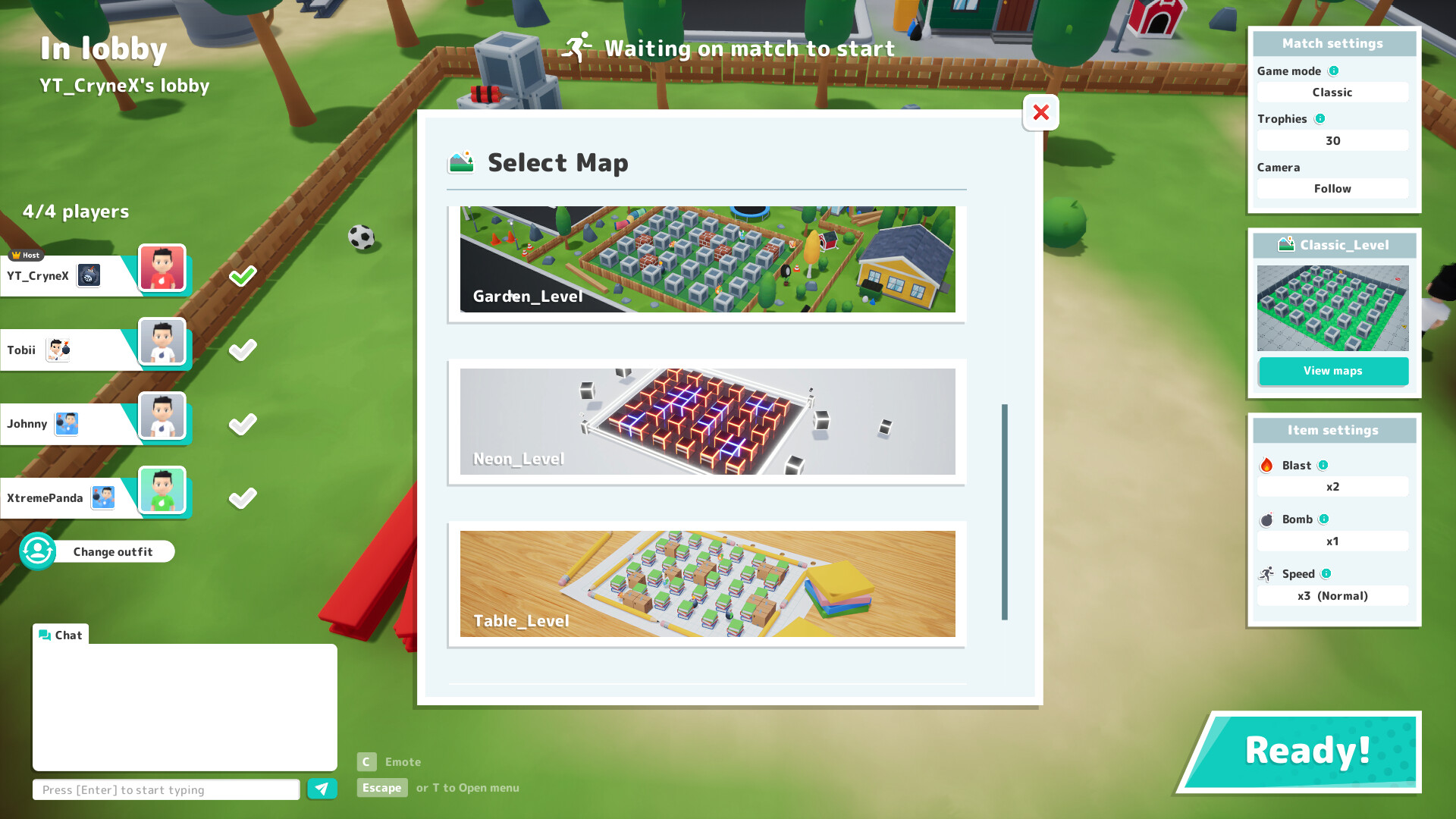Click the Speed runner icon in Item settings
Viewport: 1456px width, 819px height.
(x=1266, y=573)
